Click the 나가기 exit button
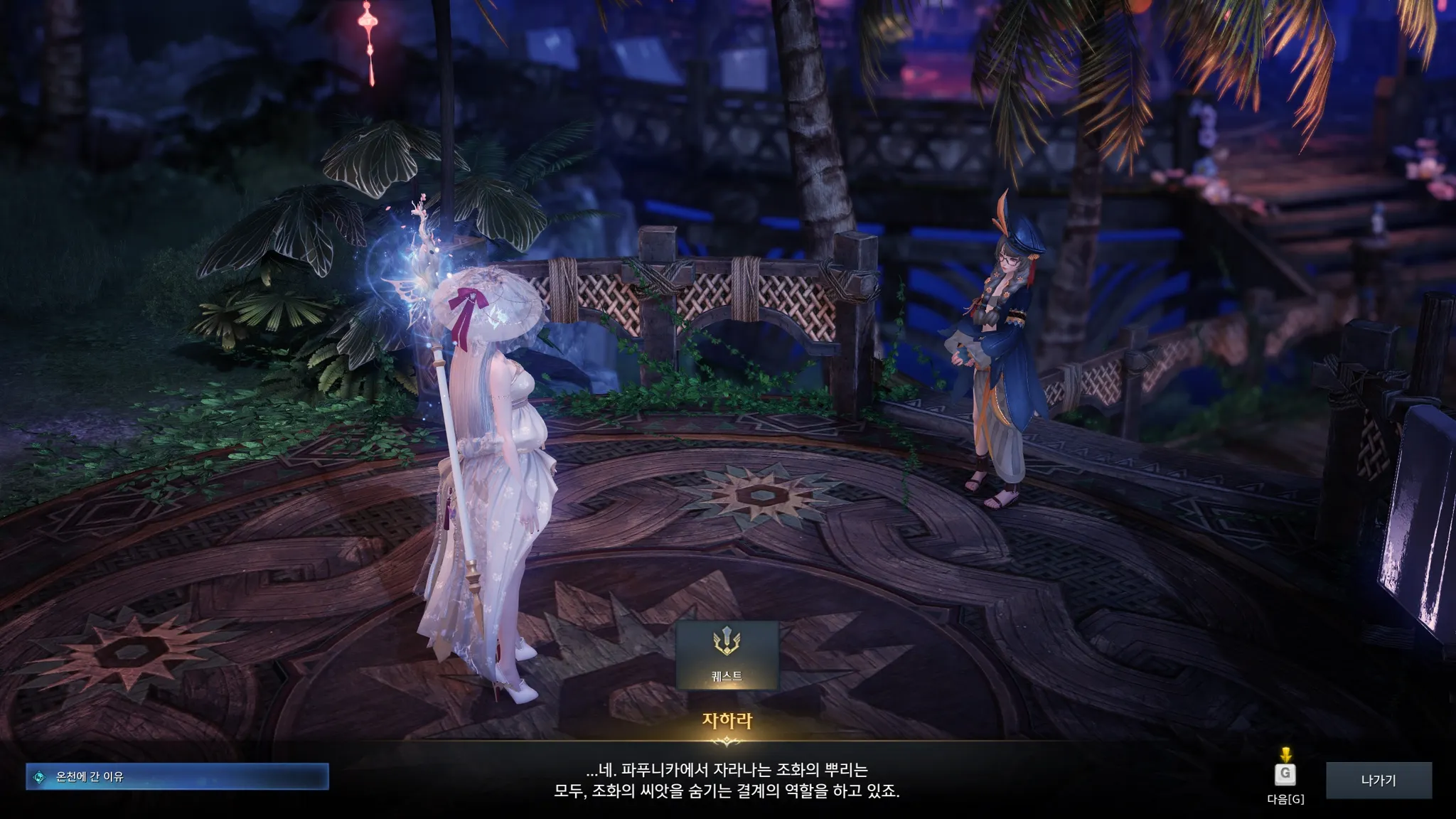This screenshot has width=1456, height=819. pyautogui.click(x=1379, y=780)
